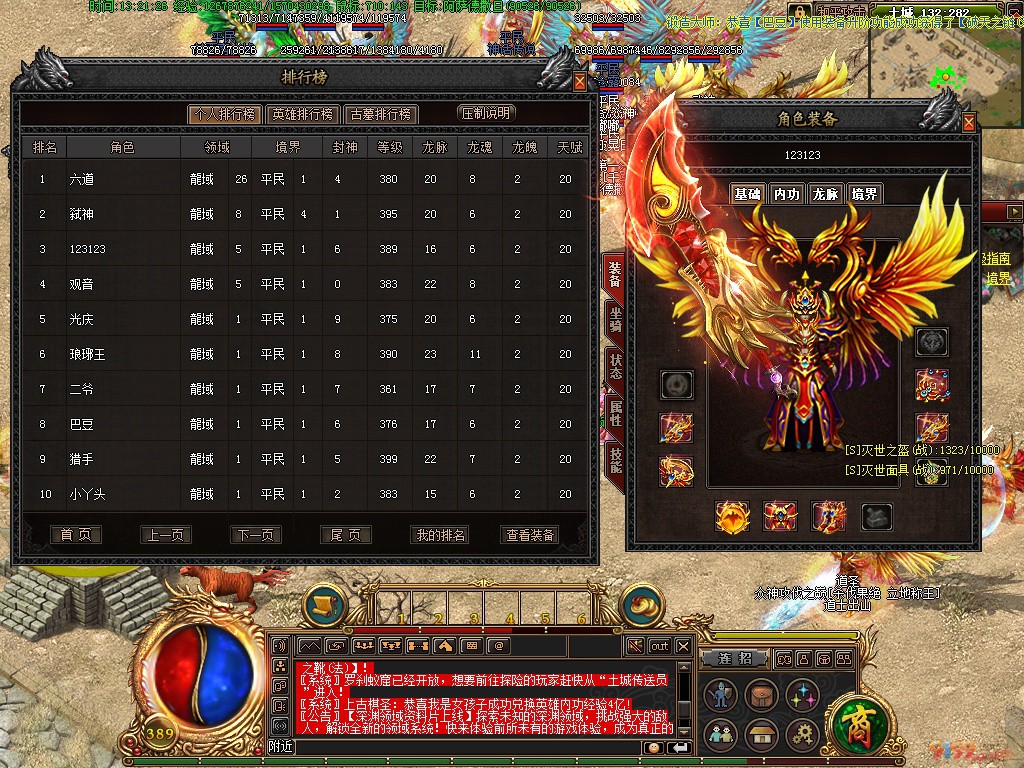The height and width of the screenshot is (768, 1024).
Task: Close the chat panel with the X button
Action: click(x=683, y=646)
